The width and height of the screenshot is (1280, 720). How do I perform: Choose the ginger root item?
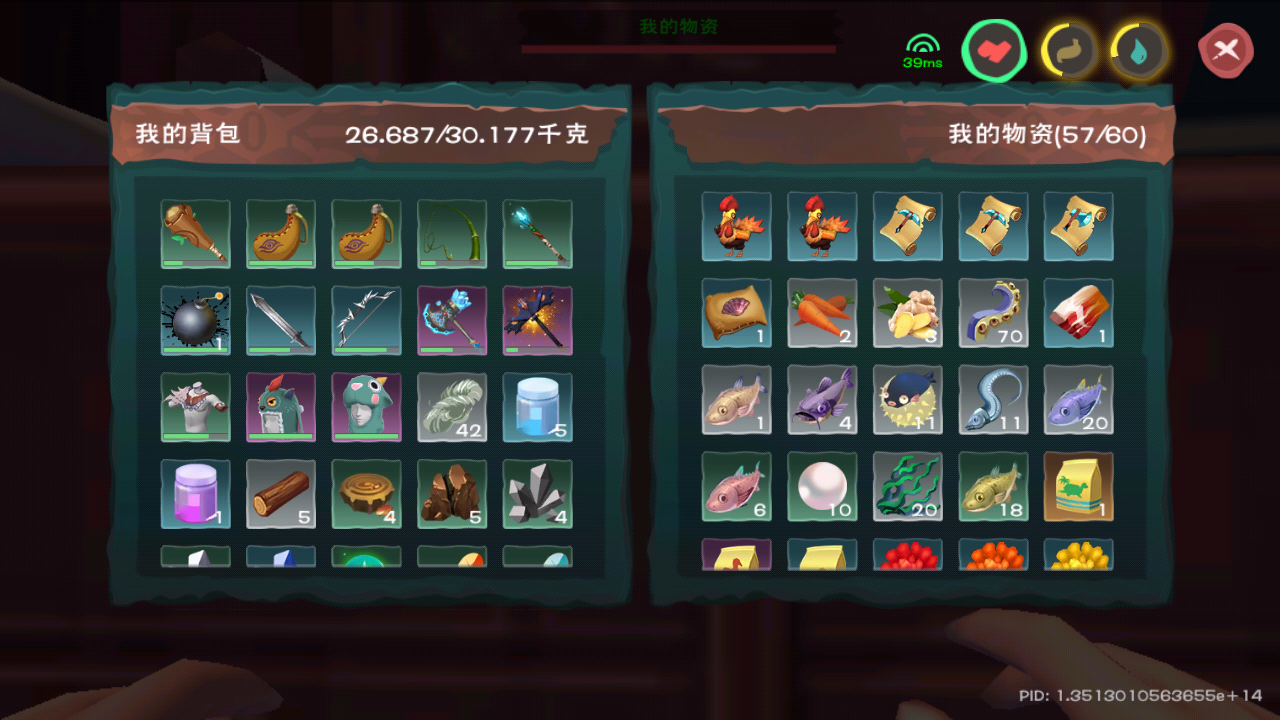coord(907,312)
